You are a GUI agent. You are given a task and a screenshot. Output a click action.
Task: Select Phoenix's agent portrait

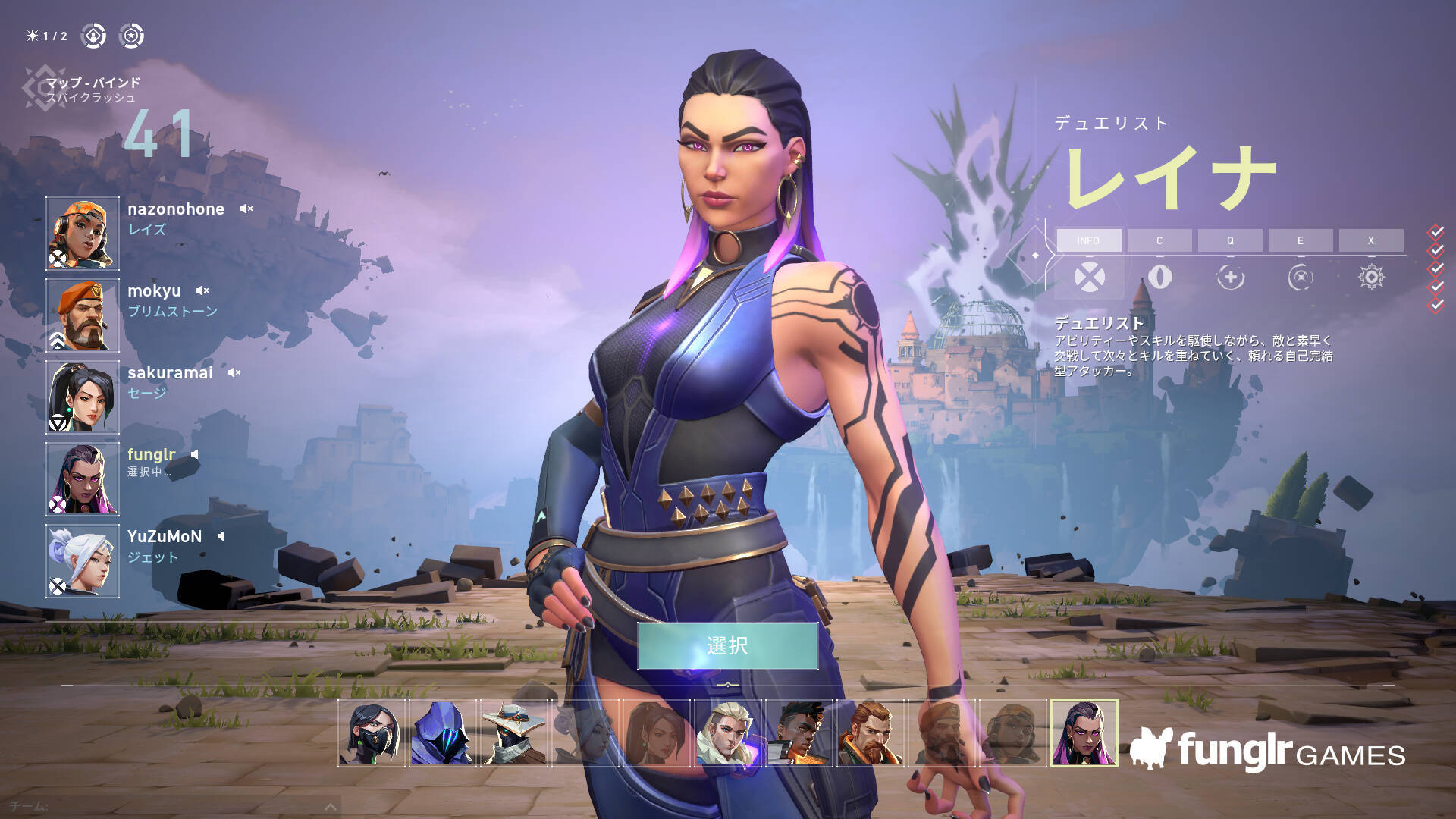click(x=799, y=733)
